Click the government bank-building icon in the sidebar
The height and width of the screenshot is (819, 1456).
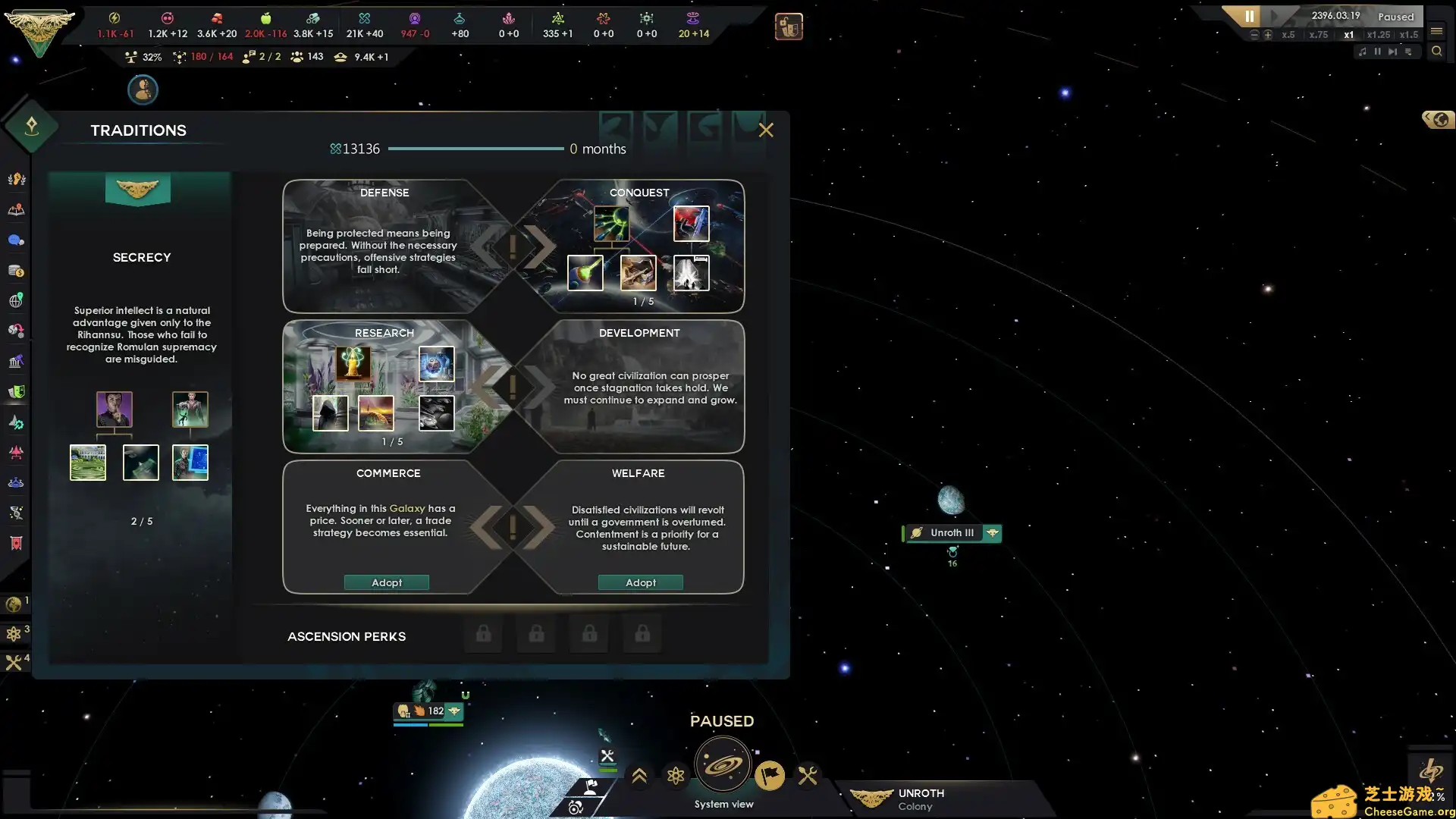(x=15, y=362)
